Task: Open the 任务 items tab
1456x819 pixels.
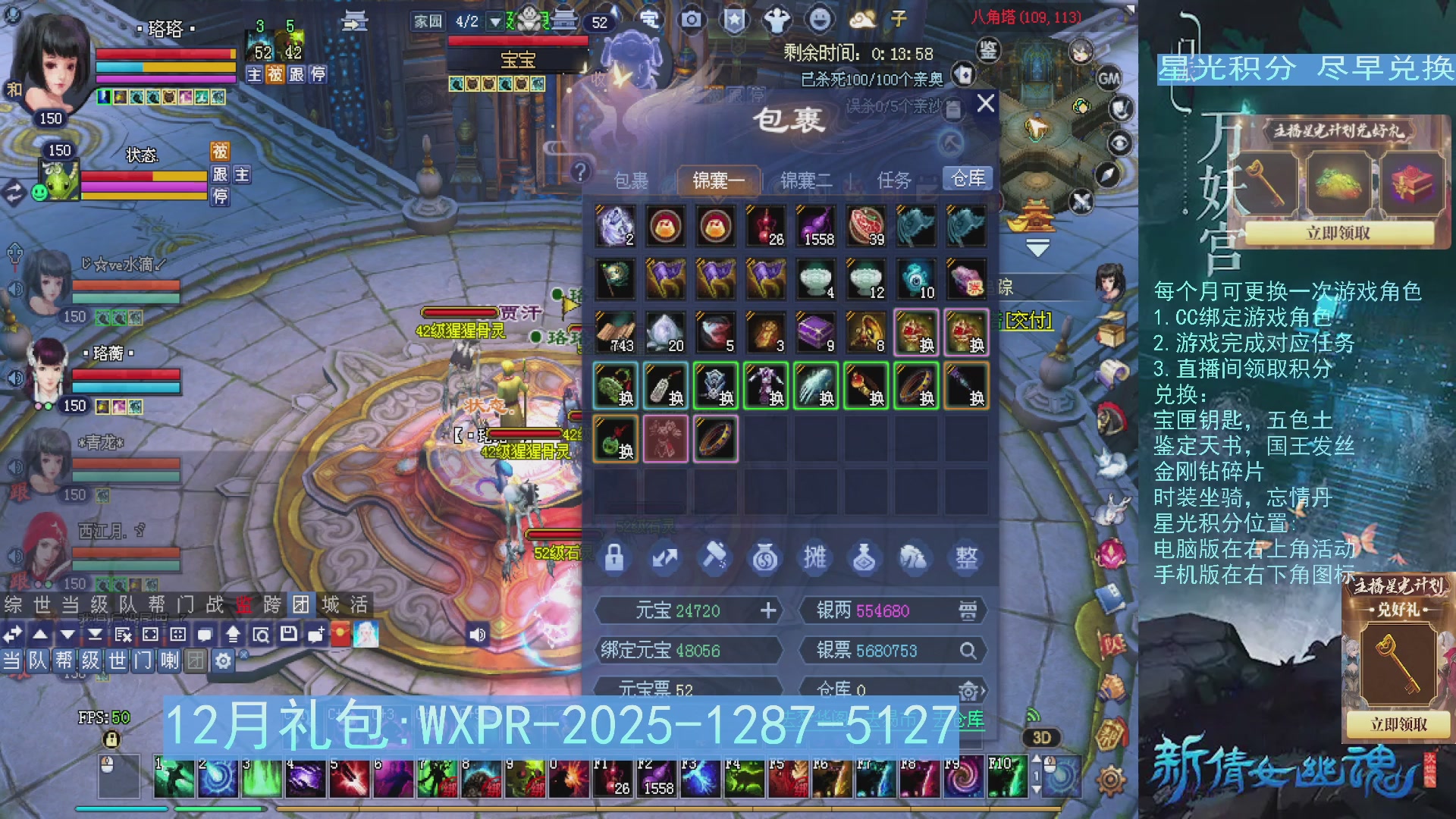Action: (x=893, y=180)
